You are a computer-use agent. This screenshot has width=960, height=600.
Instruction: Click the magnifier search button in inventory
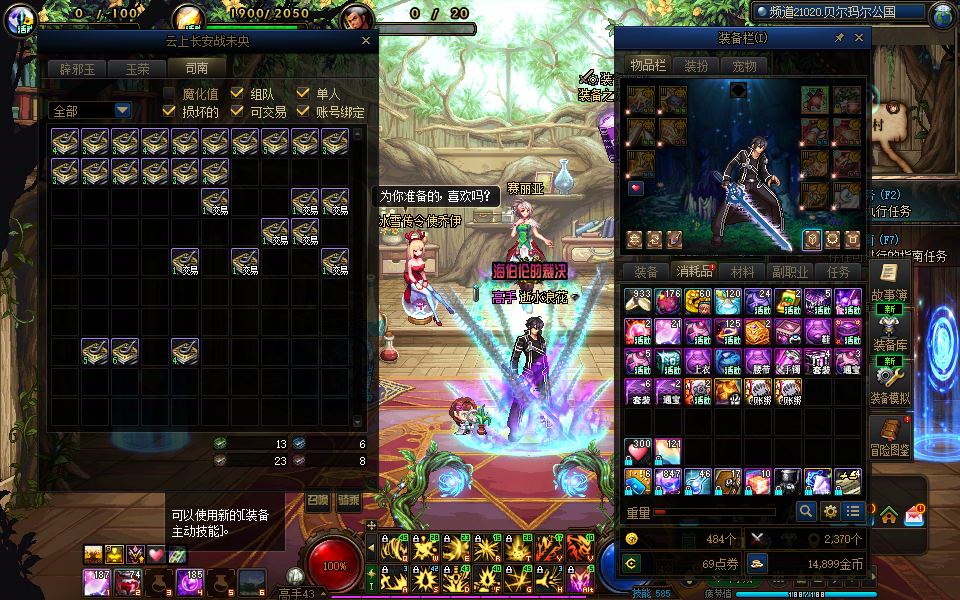pyautogui.click(x=806, y=511)
